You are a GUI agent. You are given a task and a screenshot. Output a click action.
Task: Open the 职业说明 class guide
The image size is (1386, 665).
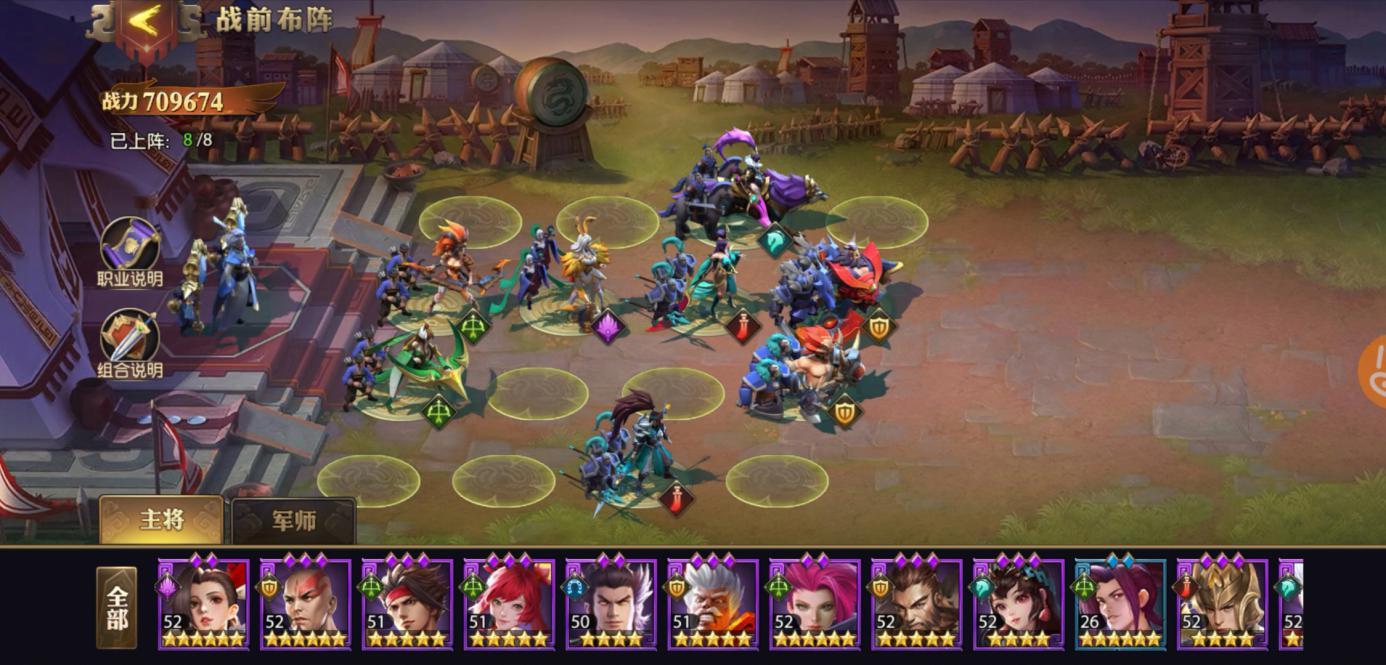point(130,253)
